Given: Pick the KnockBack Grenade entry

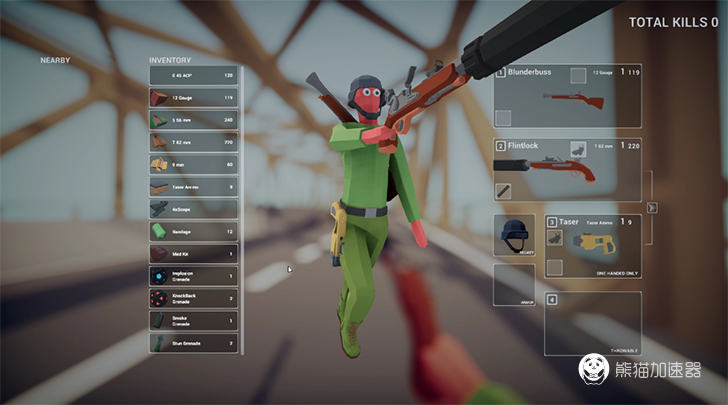Looking at the screenshot, I should tap(193, 298).
